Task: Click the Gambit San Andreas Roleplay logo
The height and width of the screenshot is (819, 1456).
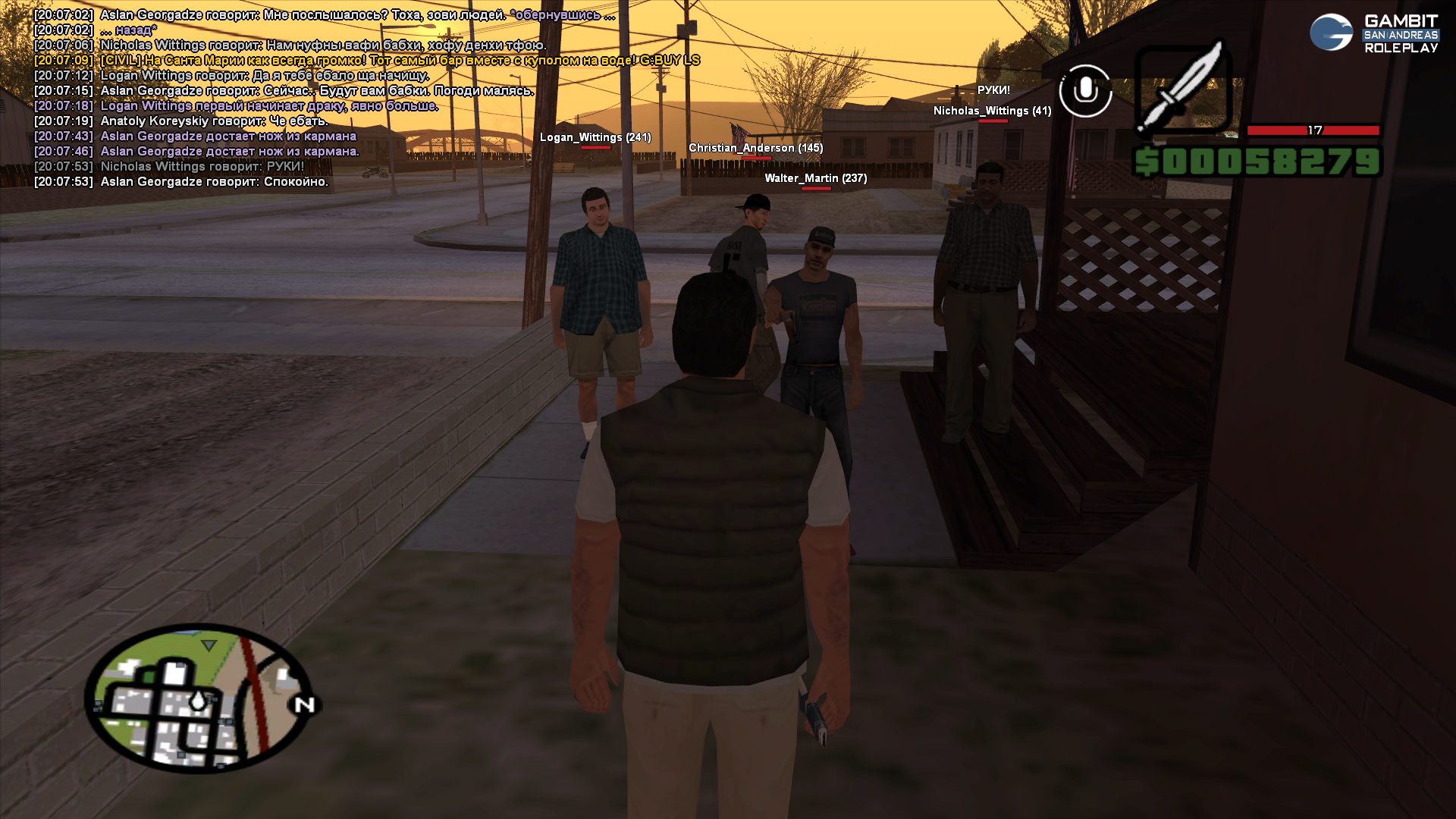Action: click(1373, 33)
